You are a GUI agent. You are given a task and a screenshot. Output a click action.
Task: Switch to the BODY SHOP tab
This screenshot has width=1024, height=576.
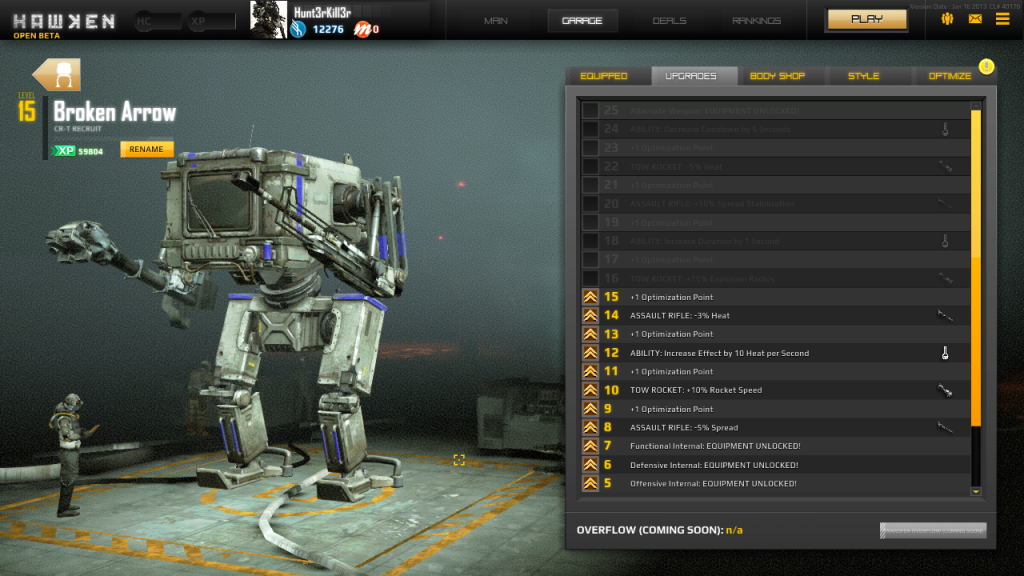coord(777,76)
